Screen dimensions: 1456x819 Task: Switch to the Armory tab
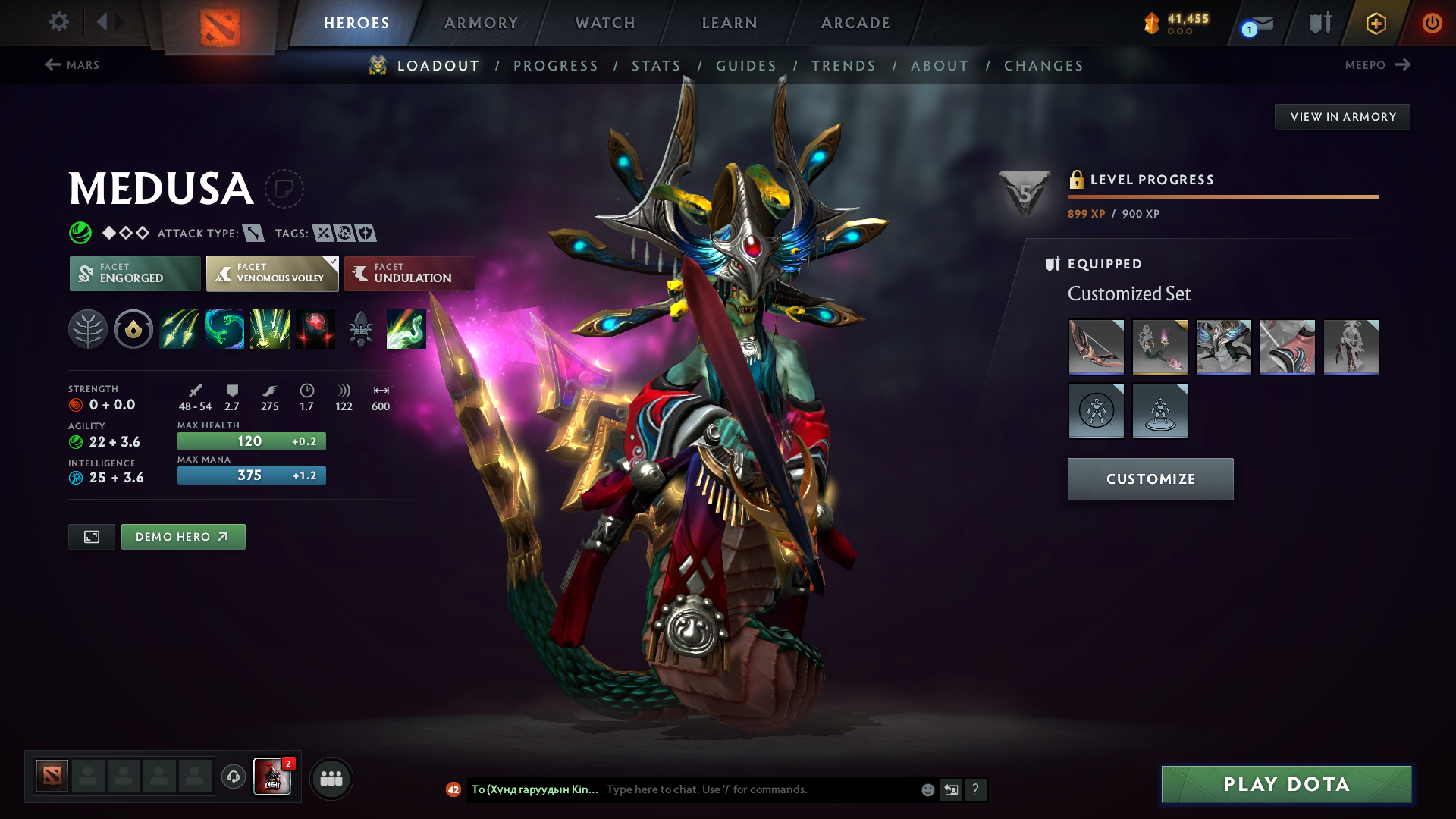pos(481,23)
